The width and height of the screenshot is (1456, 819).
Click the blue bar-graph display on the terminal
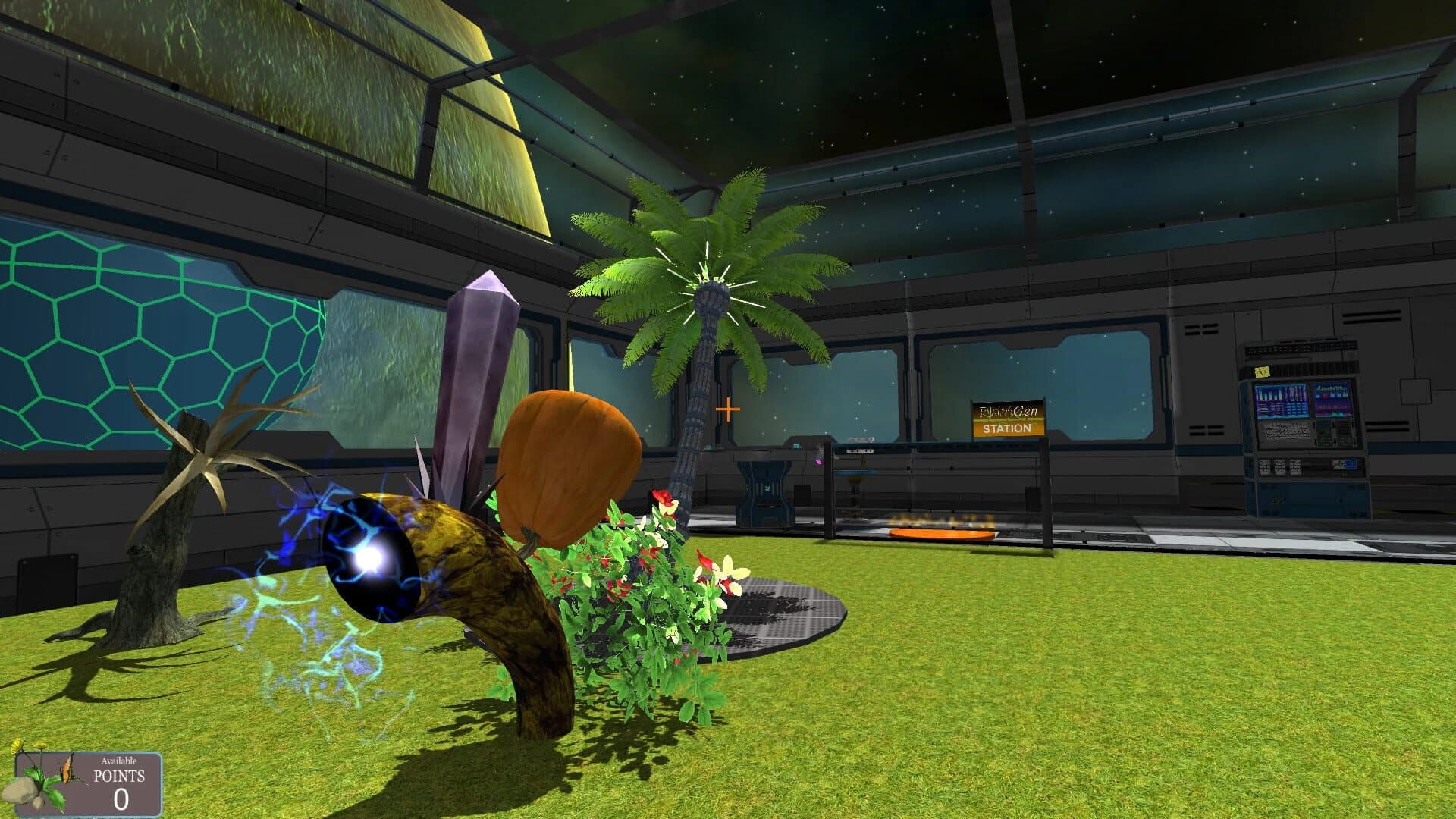coord(1283,400)
